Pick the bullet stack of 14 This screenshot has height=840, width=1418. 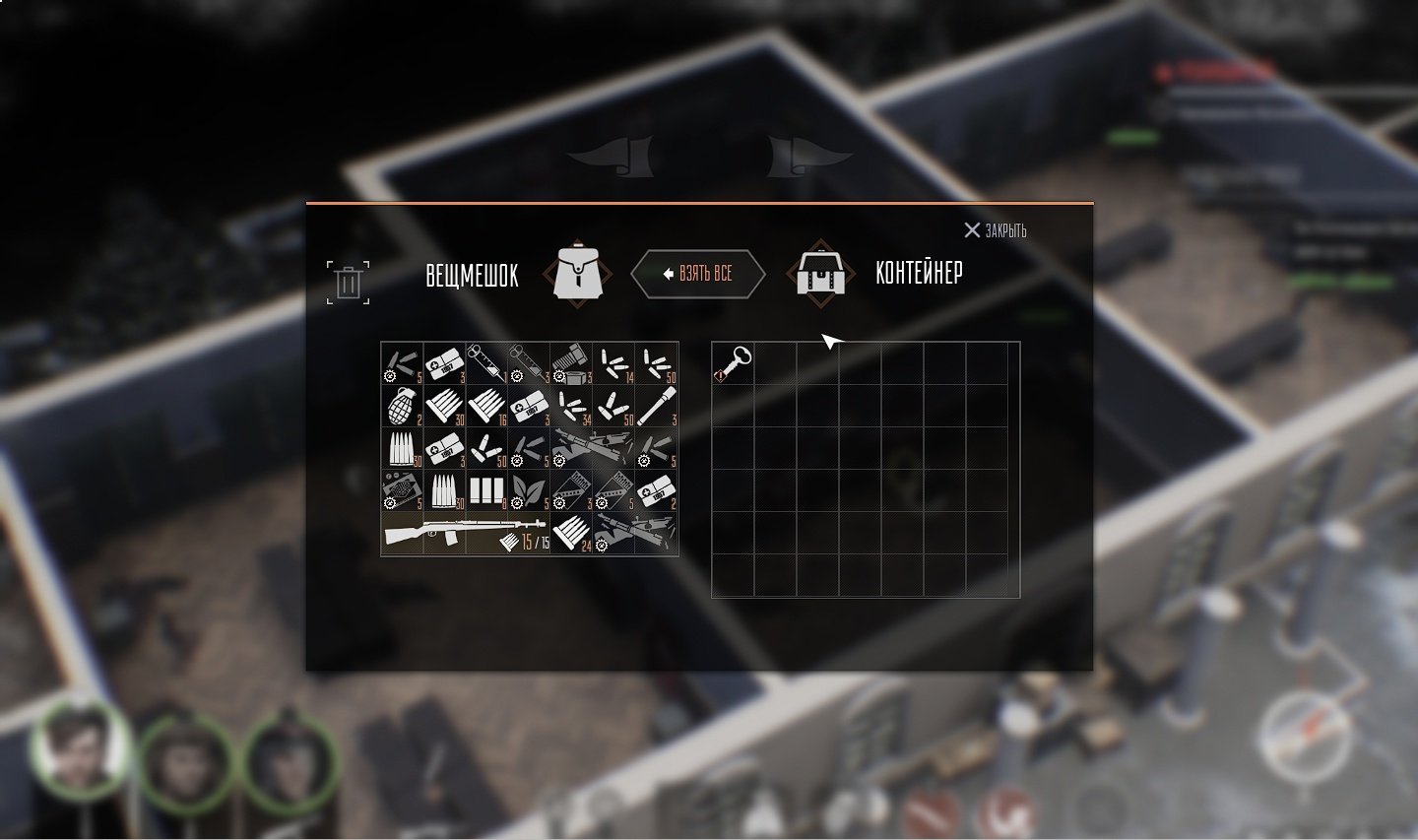[614, 363]
